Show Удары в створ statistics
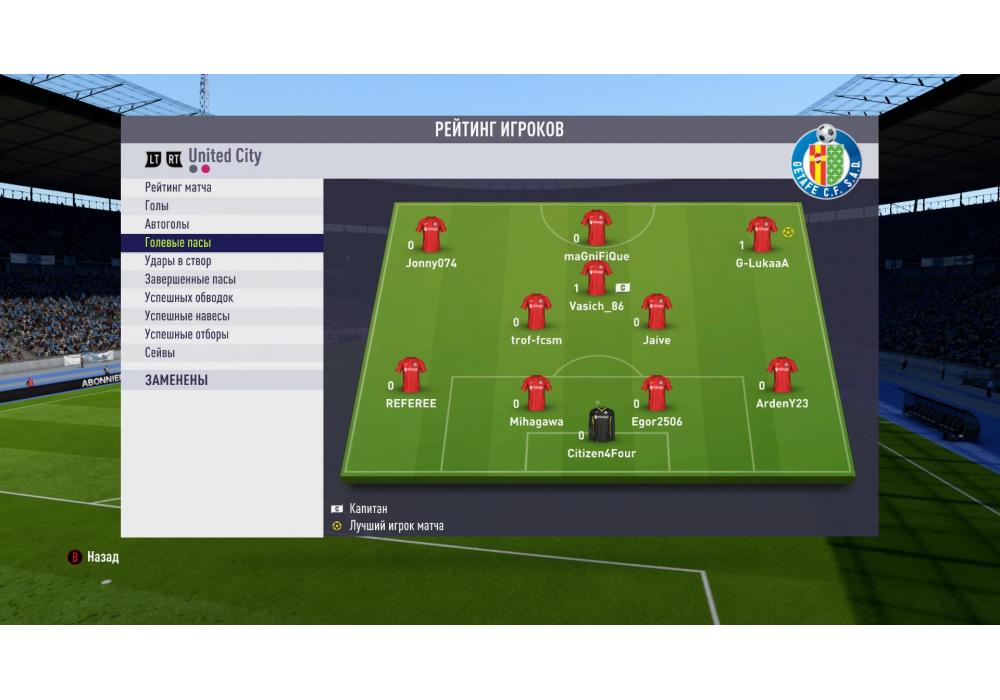 178,261
